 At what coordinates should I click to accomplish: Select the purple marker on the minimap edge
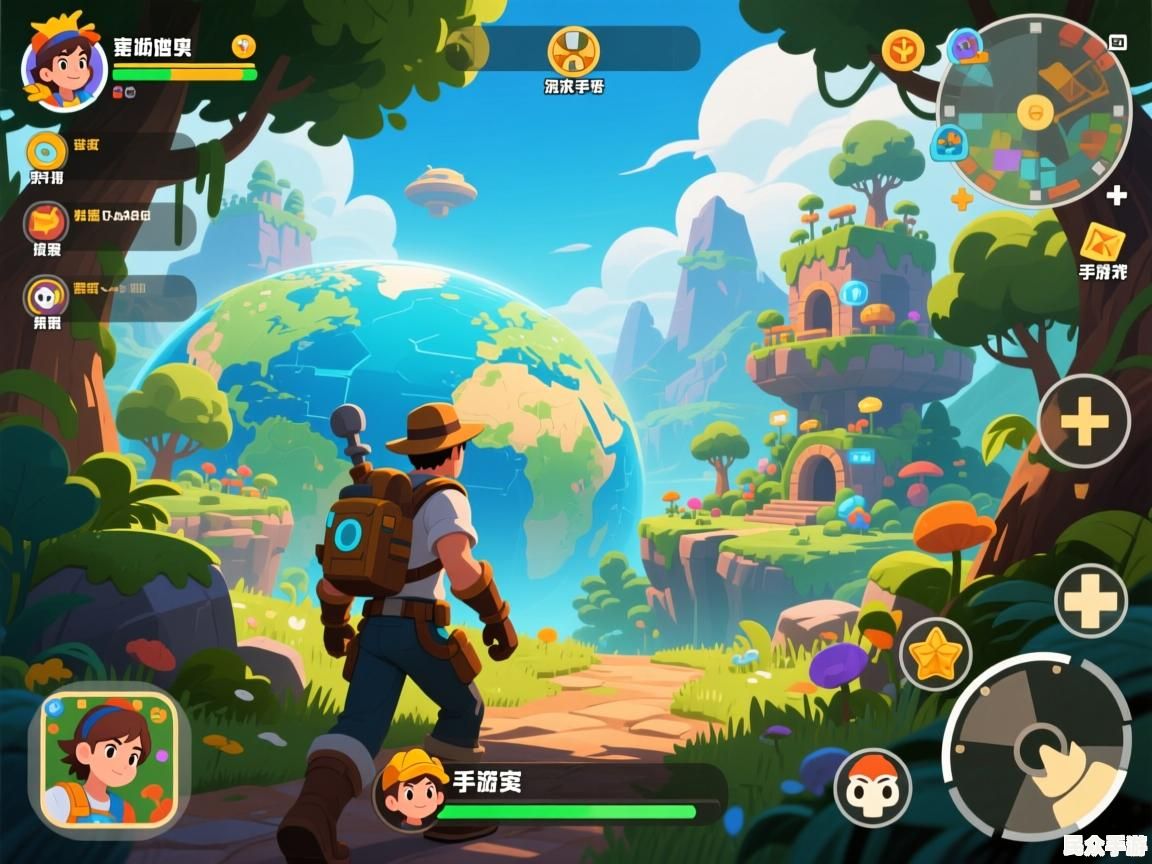[965, 45]
